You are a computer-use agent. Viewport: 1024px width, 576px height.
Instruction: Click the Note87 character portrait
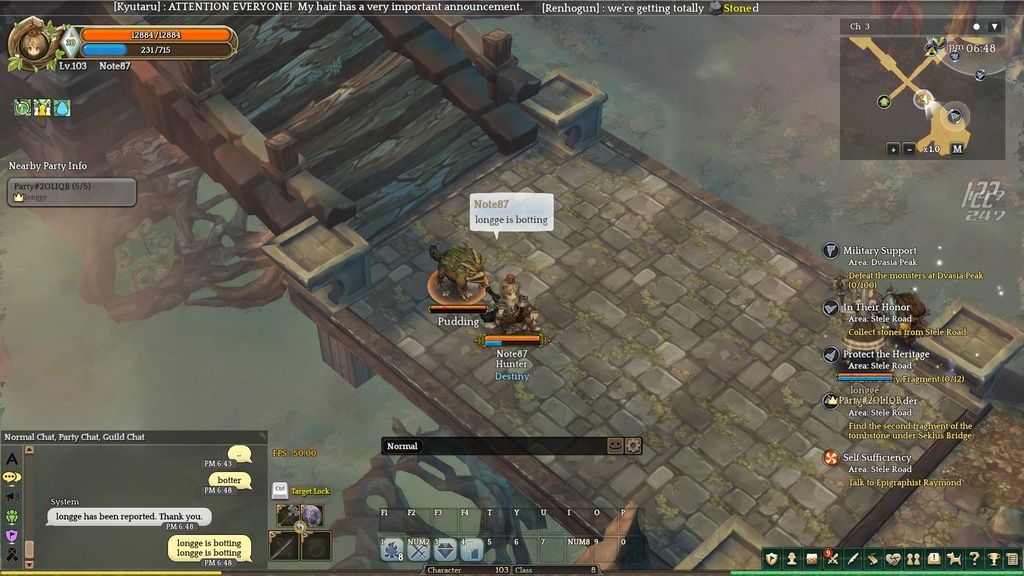[x=29, y=44]
